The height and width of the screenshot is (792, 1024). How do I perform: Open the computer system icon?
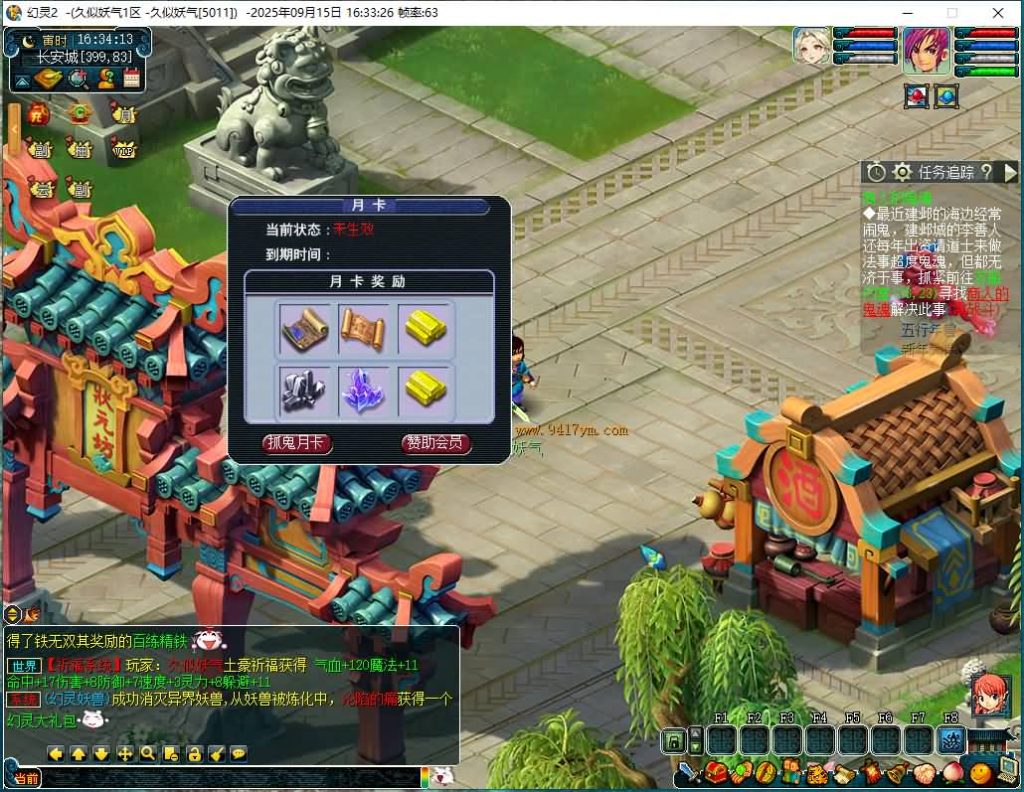point(1007,772)
